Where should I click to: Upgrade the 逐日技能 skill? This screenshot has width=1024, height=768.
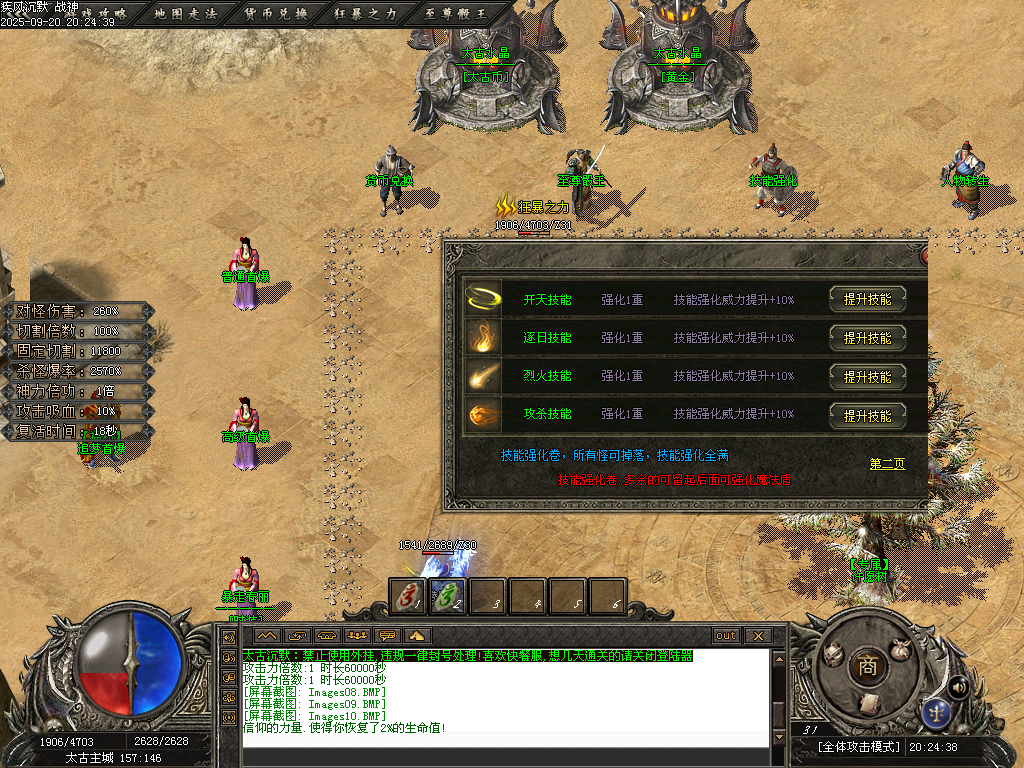[867, 338]
